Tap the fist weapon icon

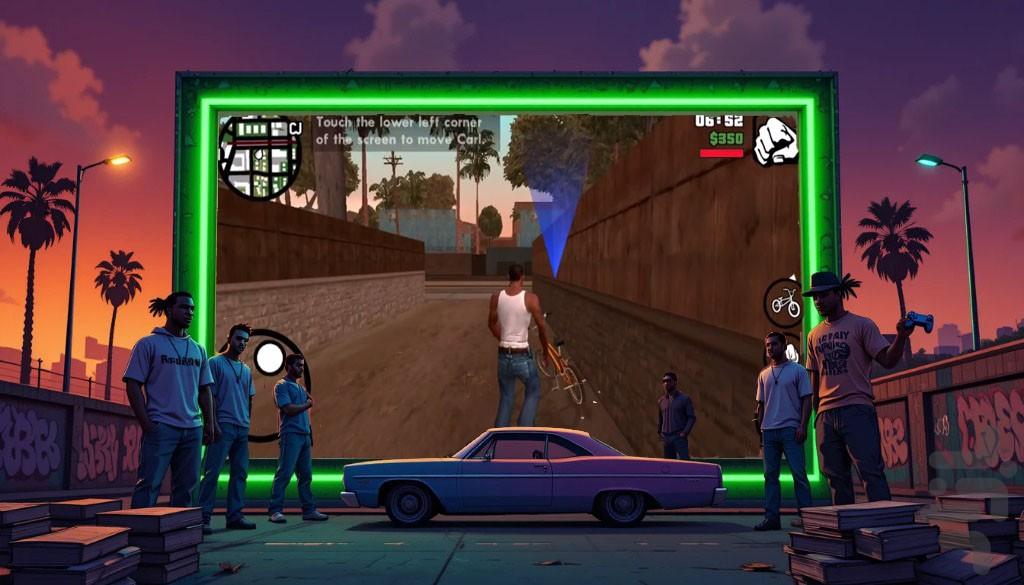pos(774,140)
